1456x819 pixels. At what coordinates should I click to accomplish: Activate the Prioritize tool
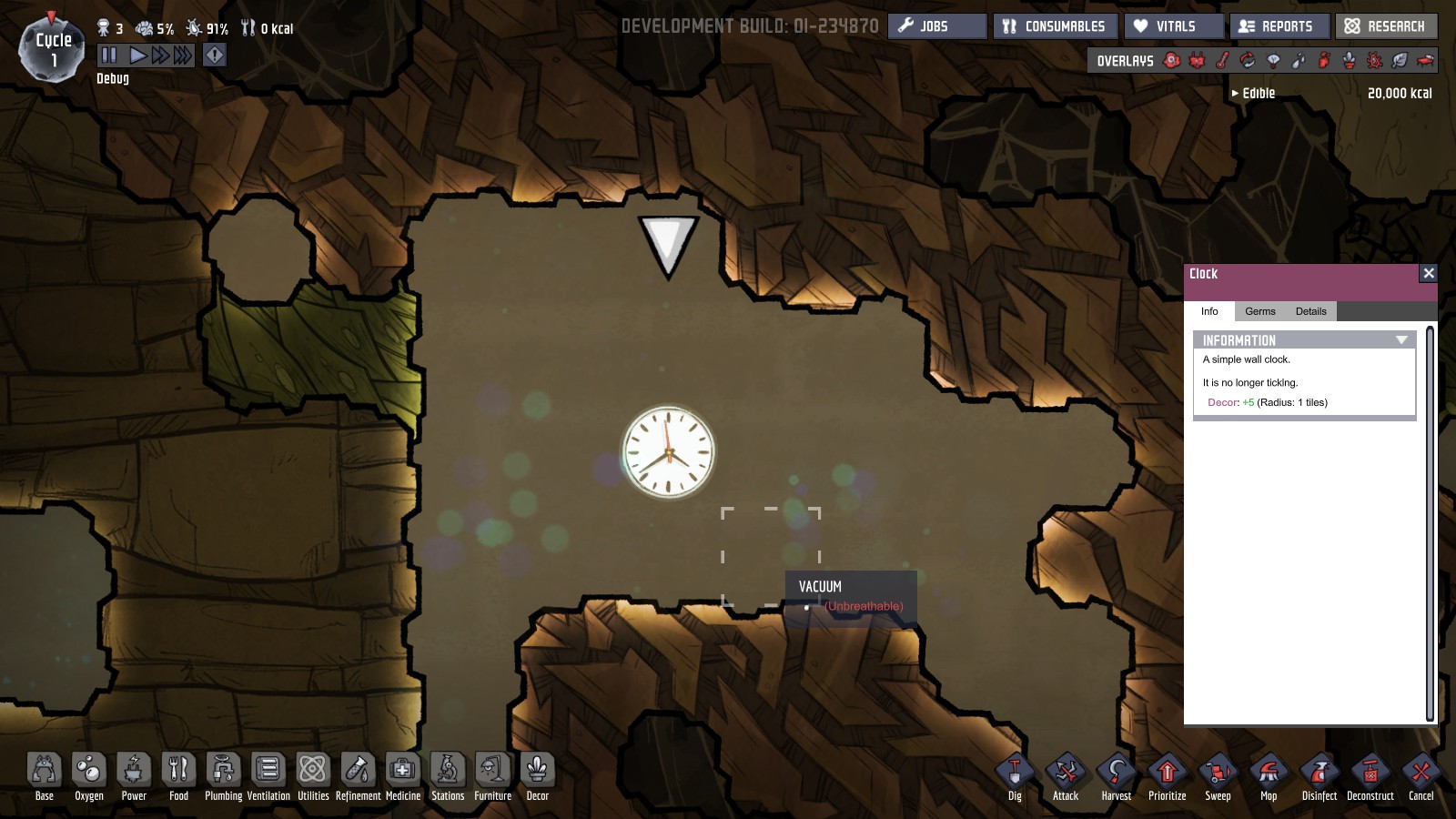tap(1167, 773)
